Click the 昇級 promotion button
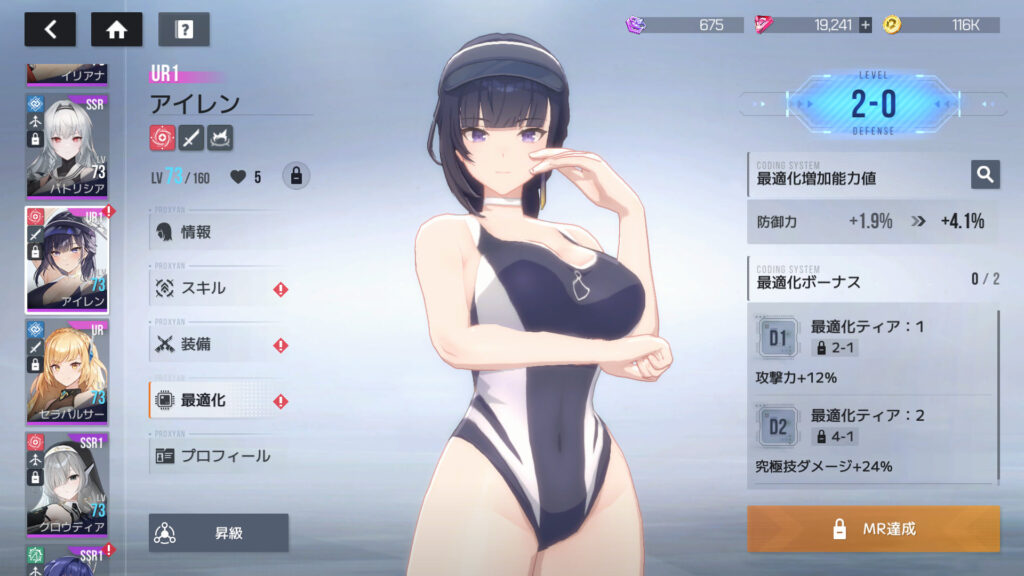This screenshot has height=576, width=1024. [x=218, y=533]
